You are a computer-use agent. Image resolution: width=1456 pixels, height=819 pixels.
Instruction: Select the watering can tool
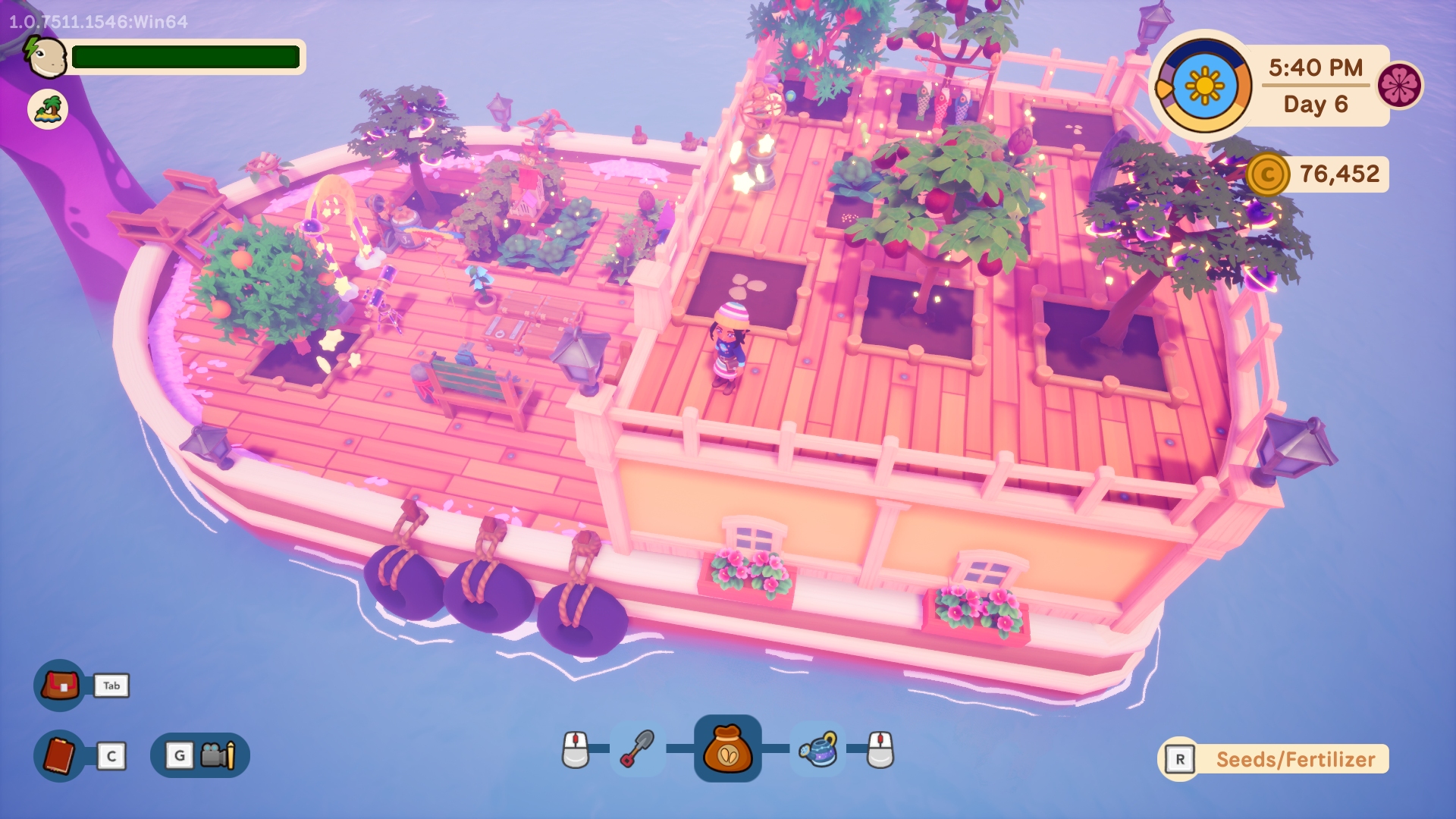point(818,749)
